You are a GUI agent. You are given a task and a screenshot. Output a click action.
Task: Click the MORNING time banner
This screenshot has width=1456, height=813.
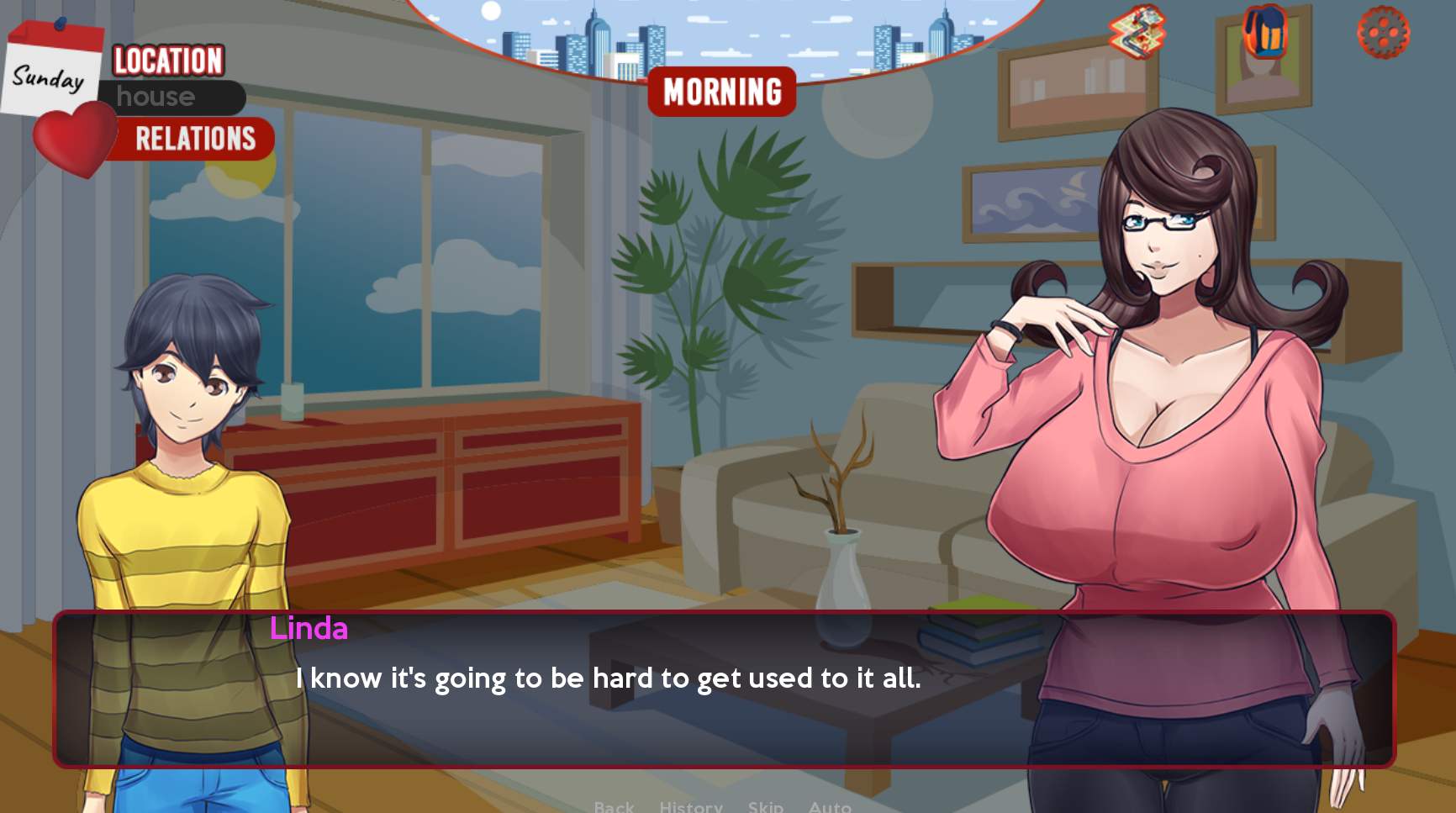[723, 91]
